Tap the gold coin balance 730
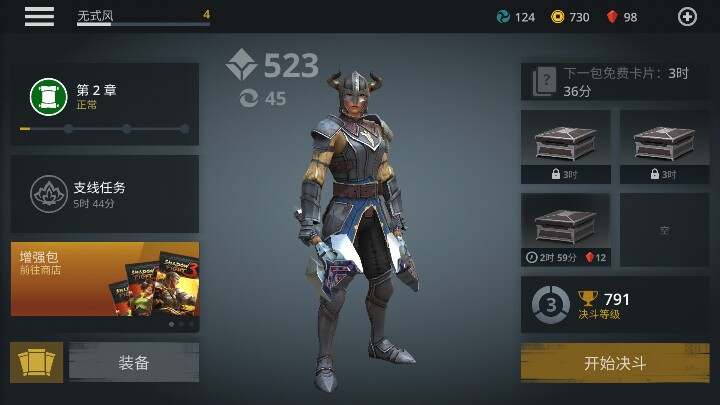This screenshot has width=720, height=405. point(571,17)
